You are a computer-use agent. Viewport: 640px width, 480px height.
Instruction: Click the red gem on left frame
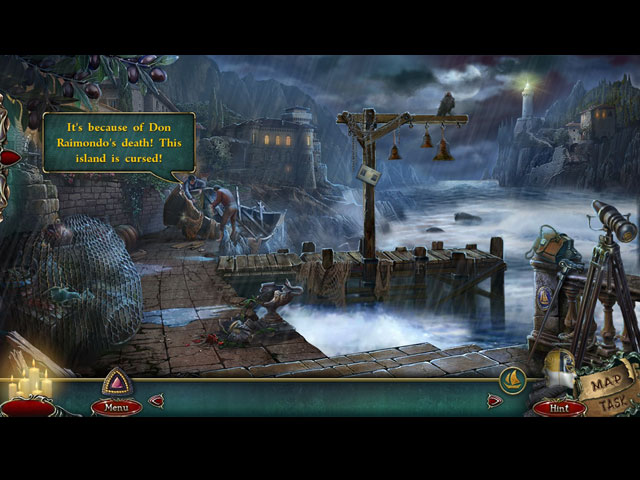(x=10, y=157)
